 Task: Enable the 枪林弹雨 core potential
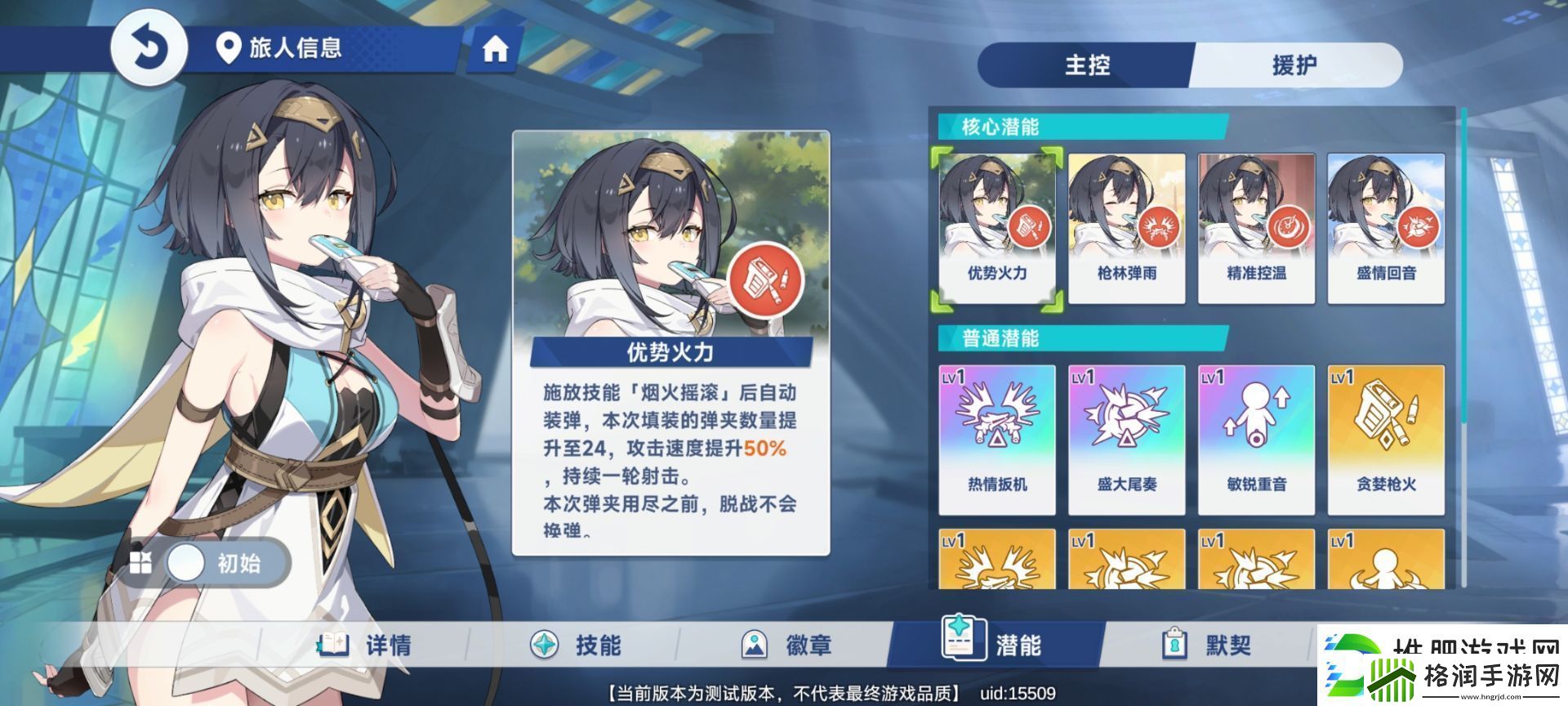coord(1125,221)
